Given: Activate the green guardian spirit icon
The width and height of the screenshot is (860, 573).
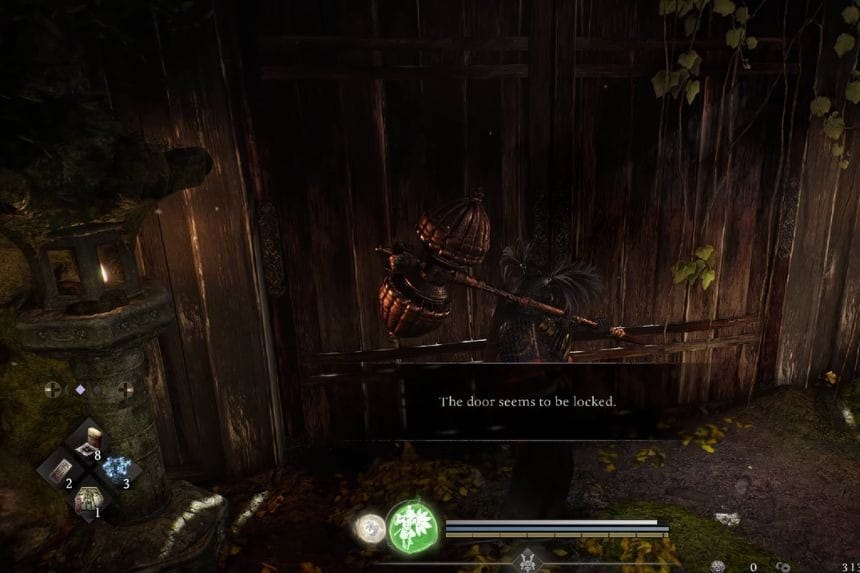Looking at the screenshot, I should click(x=409, y=526).
